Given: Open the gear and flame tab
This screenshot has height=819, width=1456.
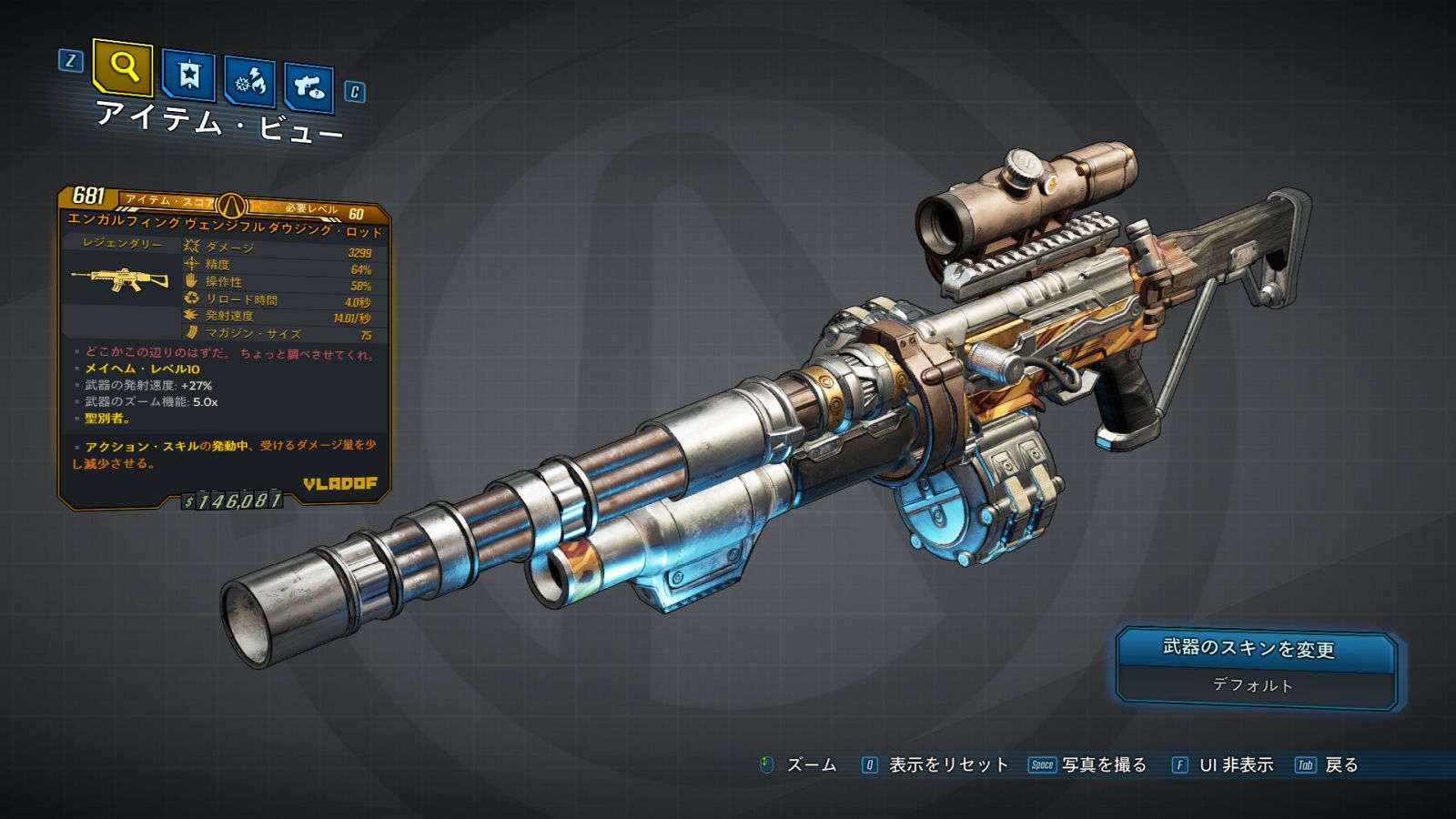Looking at the screenshot, I should coord(249,82).
